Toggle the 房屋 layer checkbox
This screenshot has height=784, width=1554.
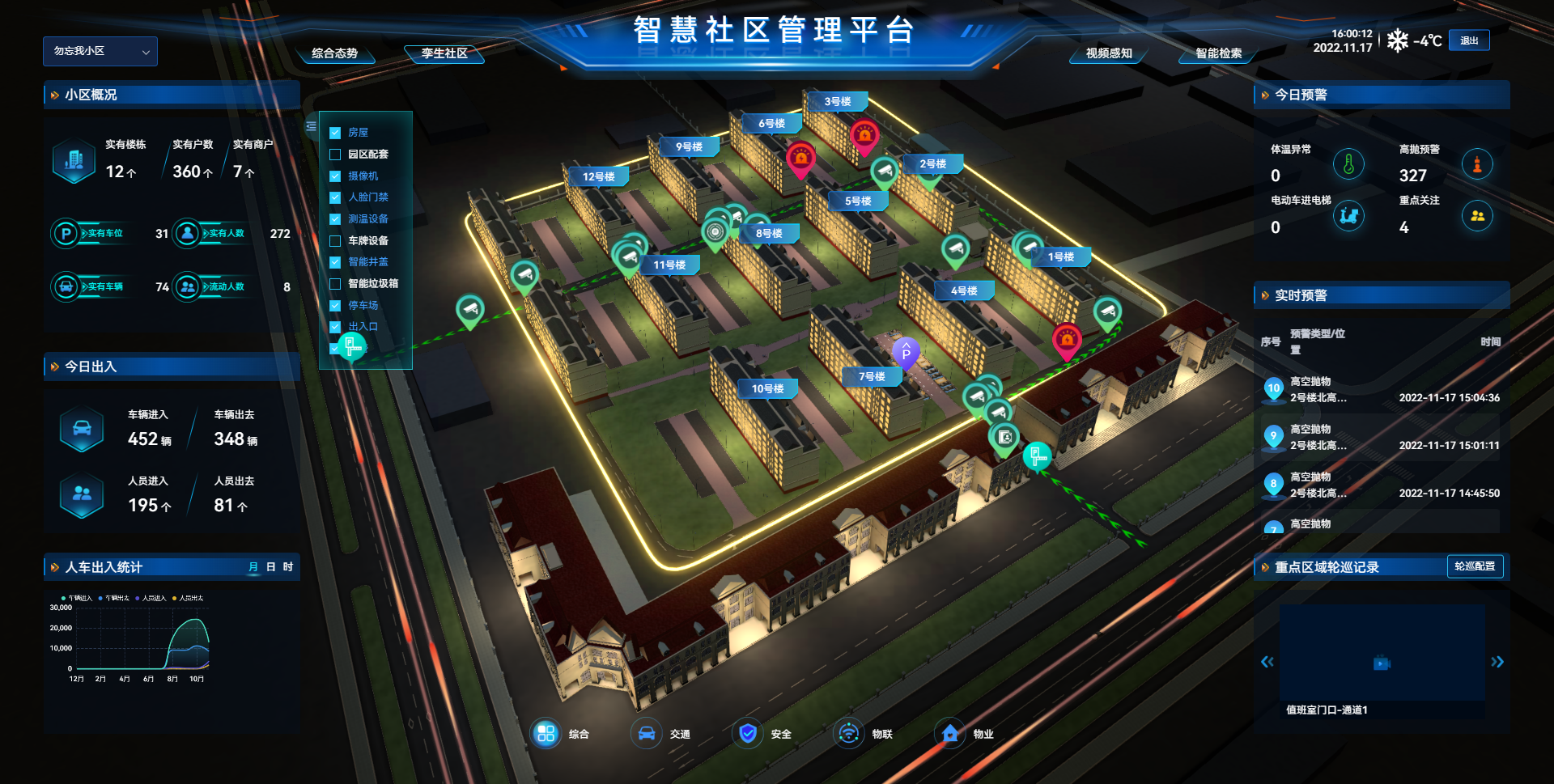tap(335, 133)
